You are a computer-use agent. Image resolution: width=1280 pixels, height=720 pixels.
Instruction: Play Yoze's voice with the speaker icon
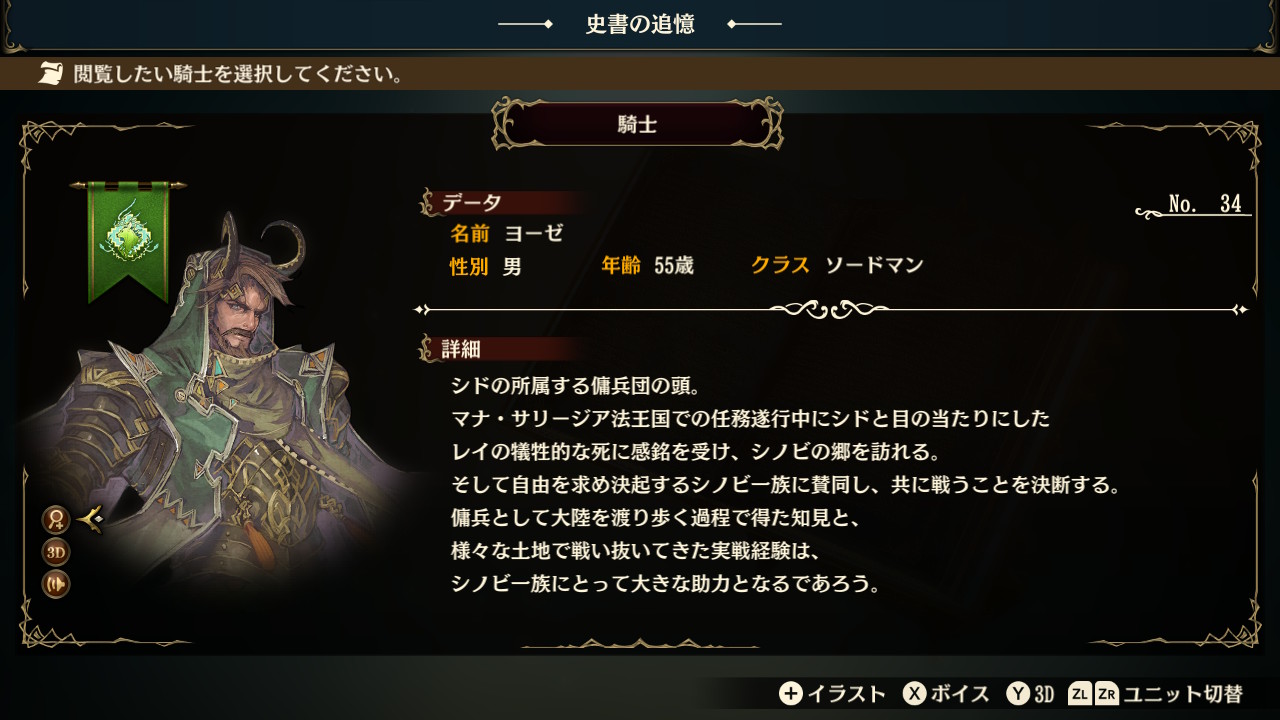[55, 584]
